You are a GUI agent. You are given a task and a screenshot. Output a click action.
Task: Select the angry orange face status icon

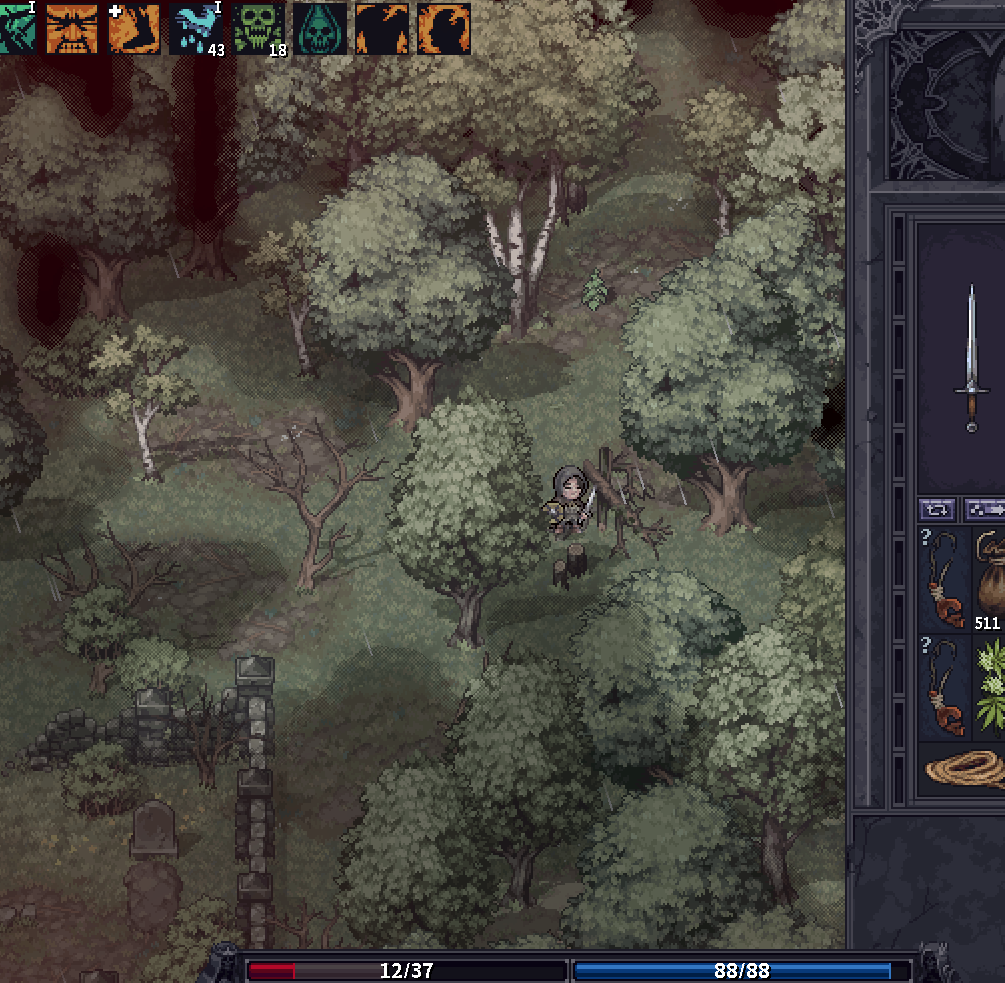tap(72, 28)
